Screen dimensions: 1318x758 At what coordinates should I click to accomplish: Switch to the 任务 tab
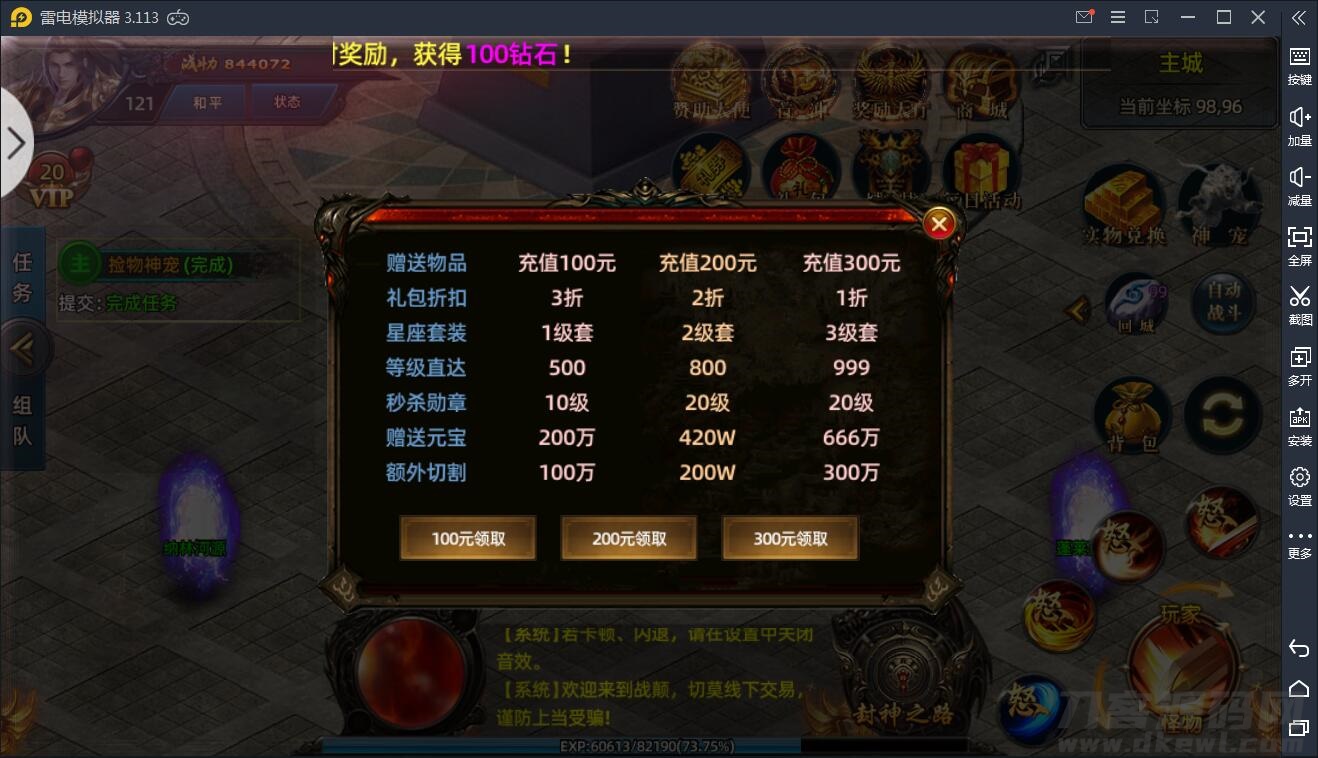tap(24, 277)
